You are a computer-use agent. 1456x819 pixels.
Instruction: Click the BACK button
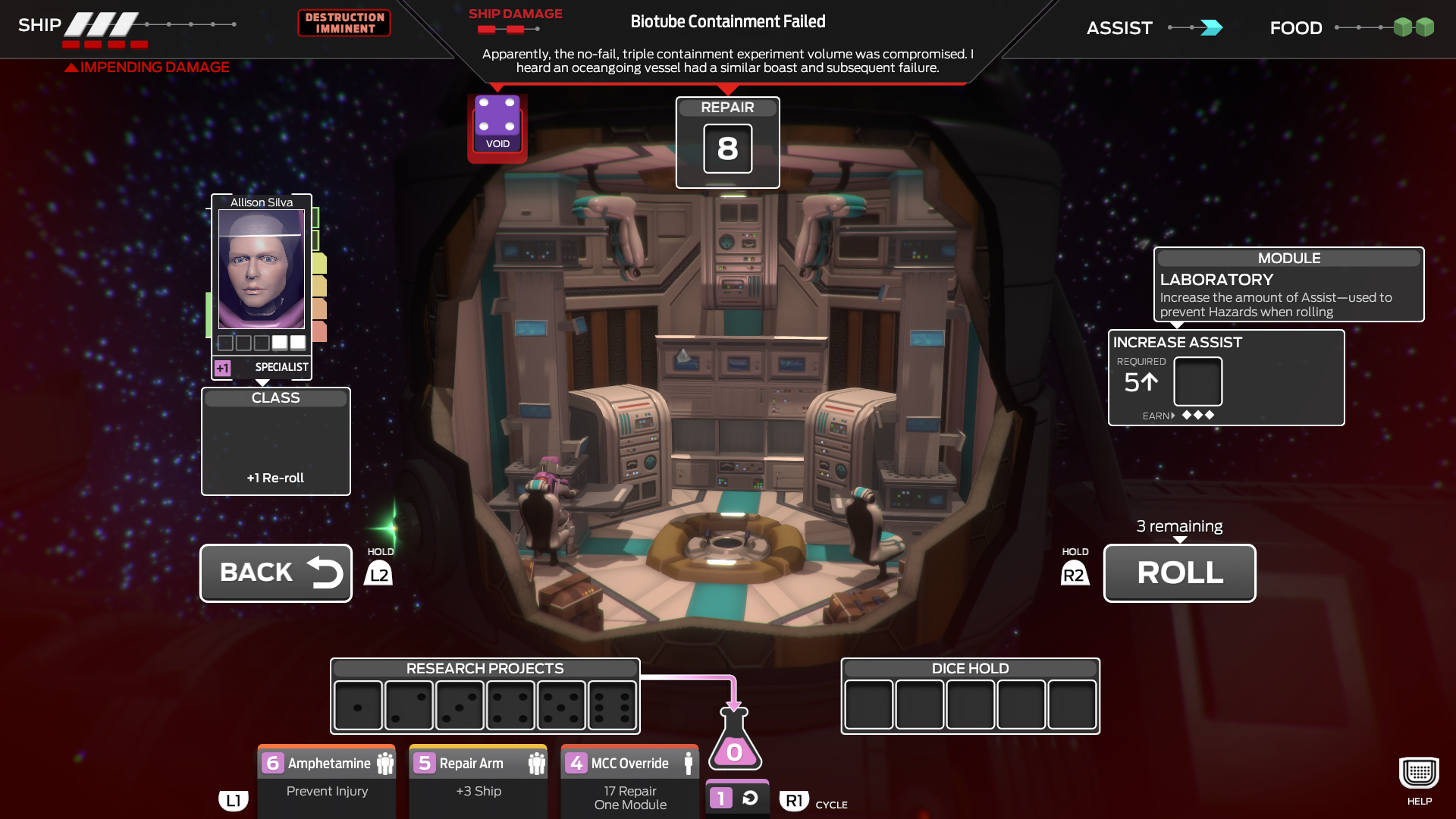tap(275, 573)
